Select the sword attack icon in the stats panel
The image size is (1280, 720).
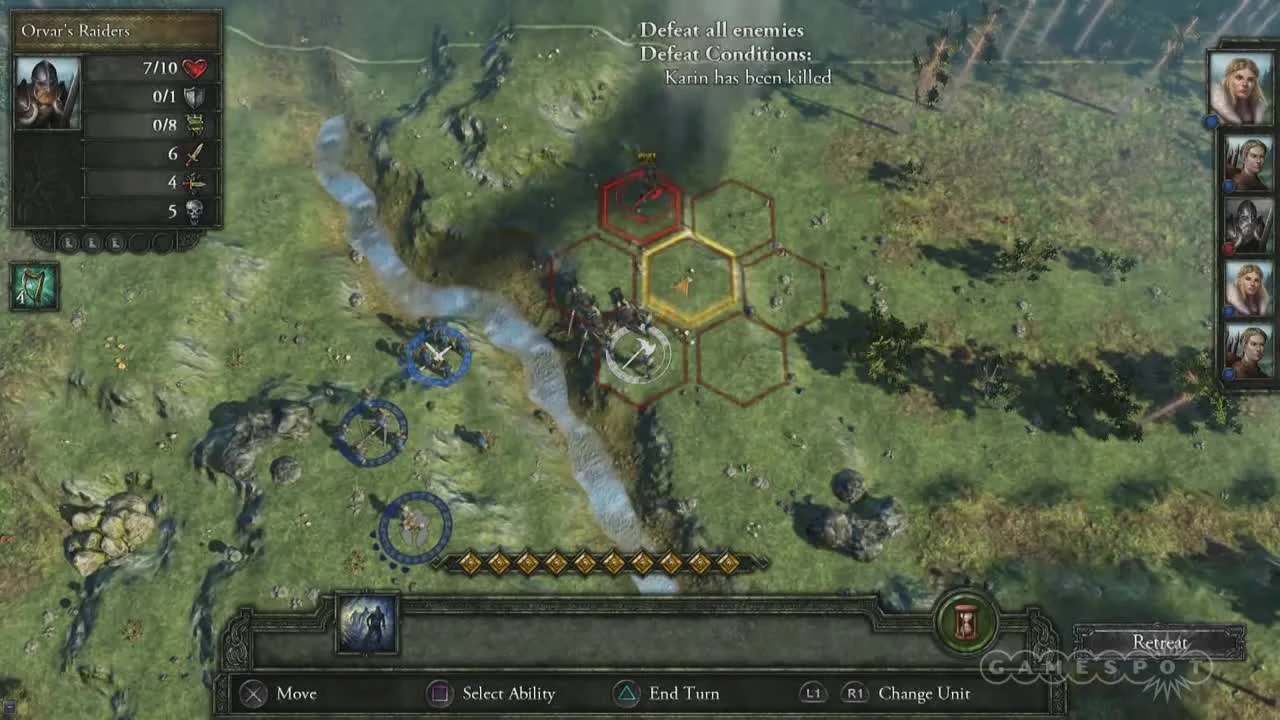194,155
